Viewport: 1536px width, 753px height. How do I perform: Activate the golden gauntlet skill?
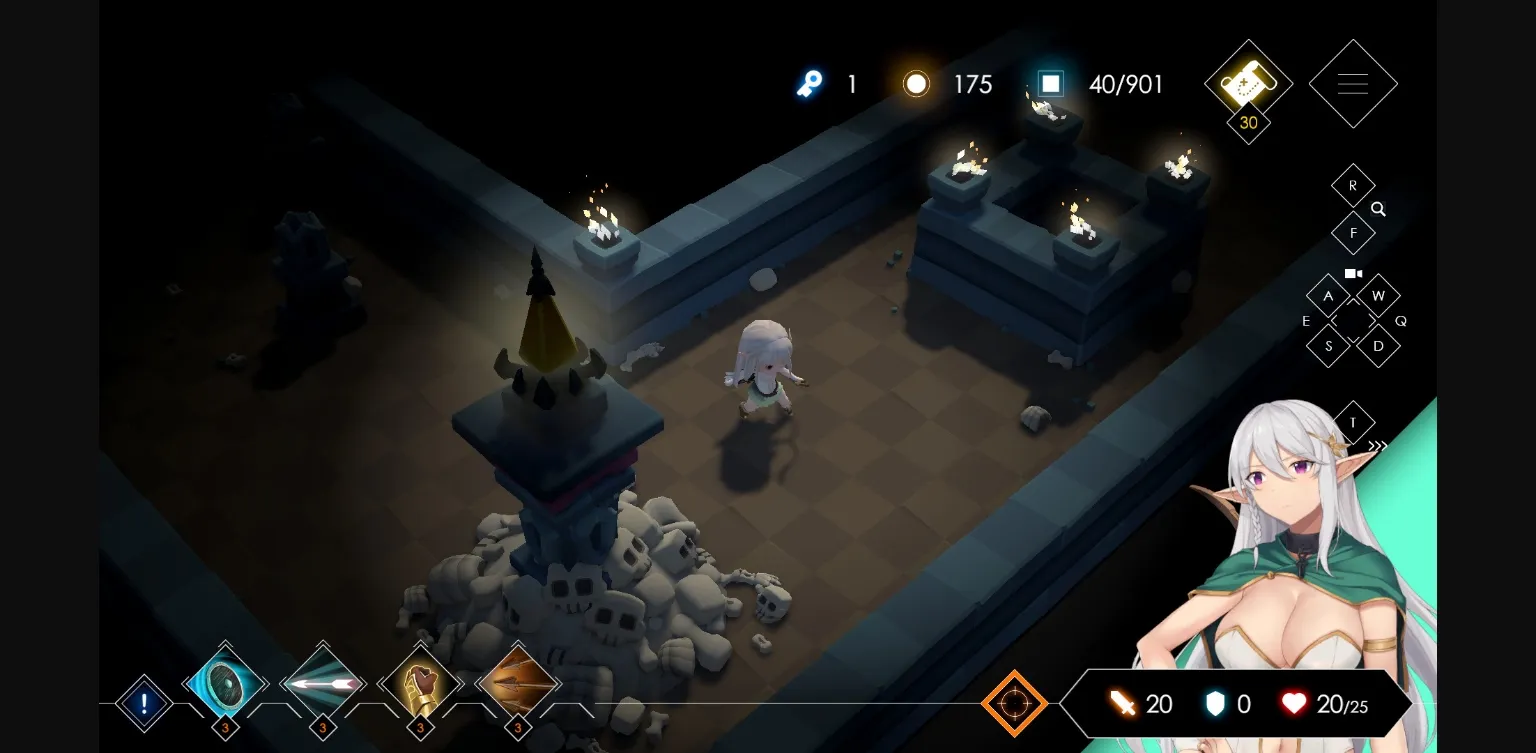click(x=420, y=685)
